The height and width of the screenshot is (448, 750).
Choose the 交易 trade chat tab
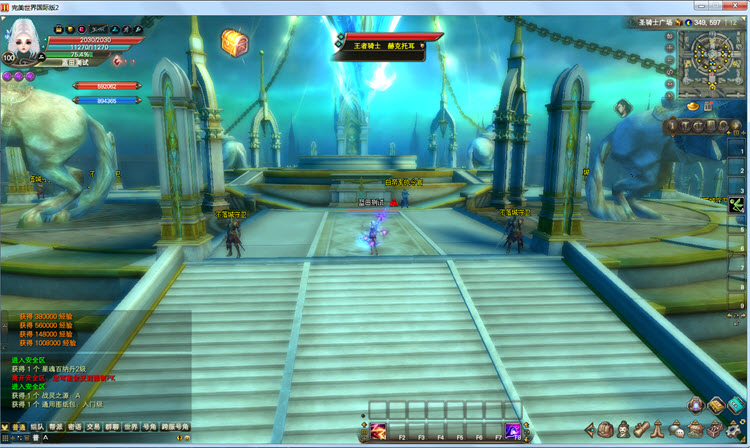pos(93,427)
